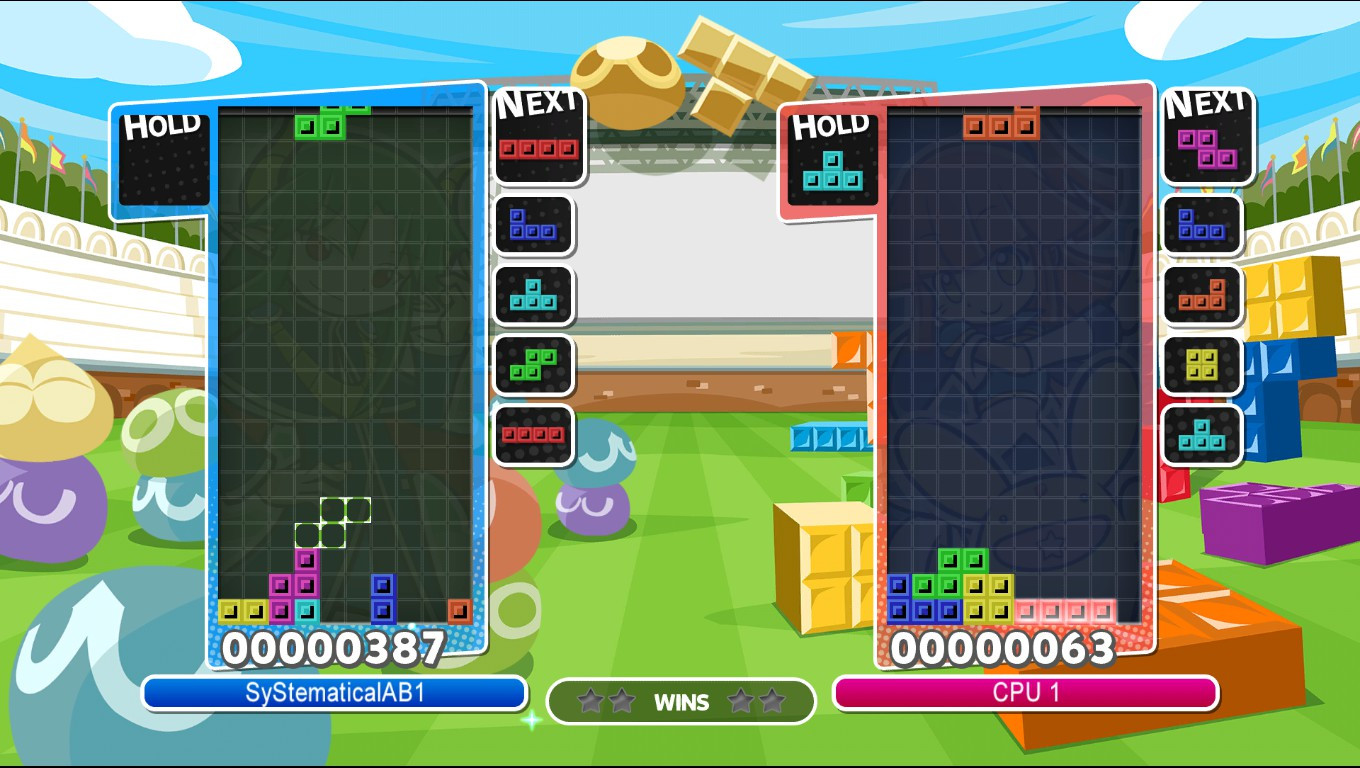Click the left player's HOLD box
This screenshot has width=1360, height=768.
point(164,160)
